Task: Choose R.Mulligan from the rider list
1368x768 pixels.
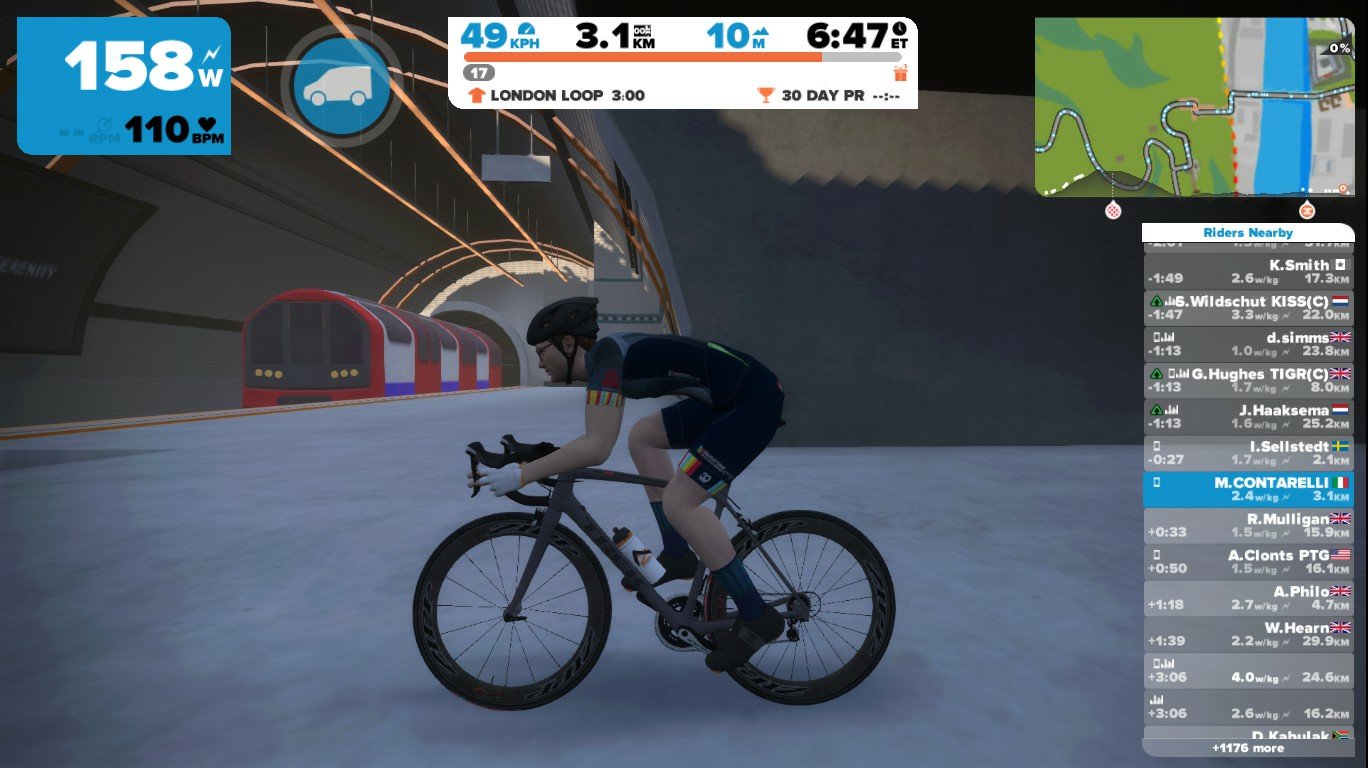Action: (1247, 525)
